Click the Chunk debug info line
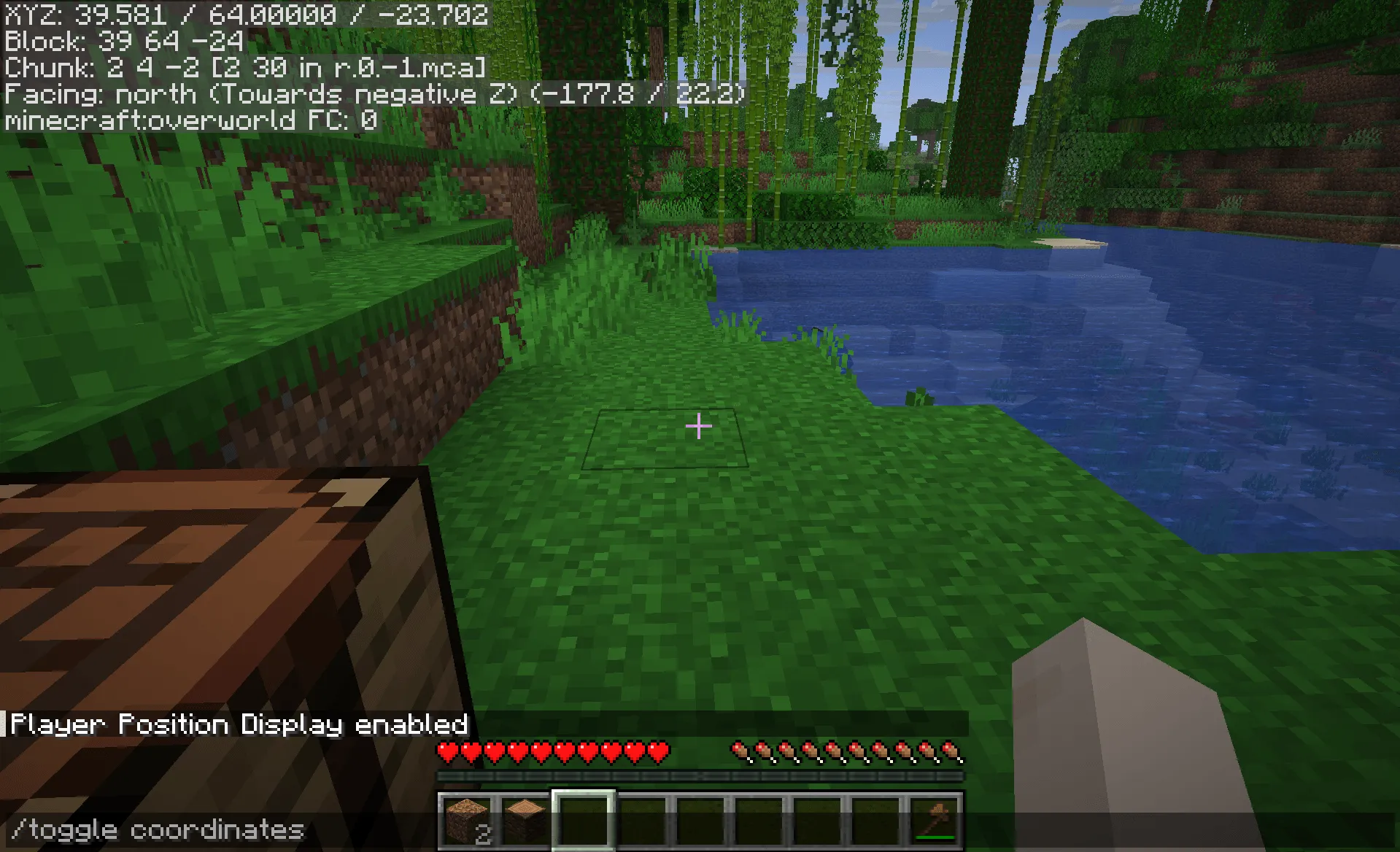 [x=244, y=68]
